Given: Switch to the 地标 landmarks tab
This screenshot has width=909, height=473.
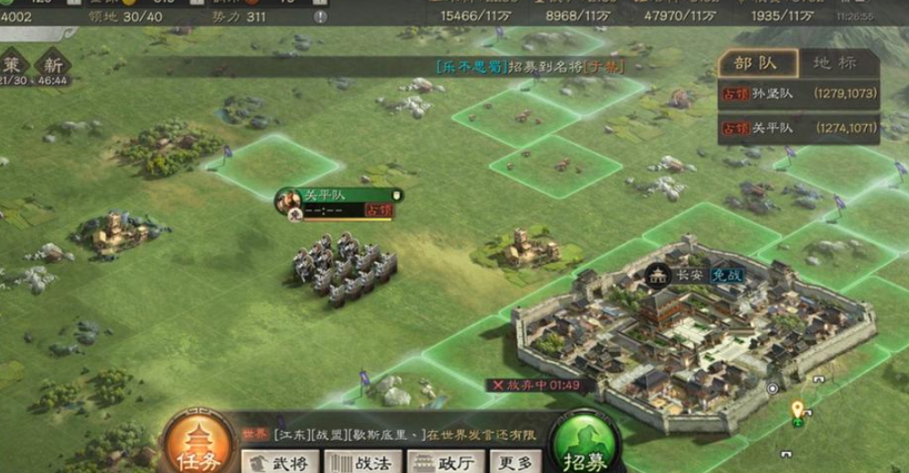Looking at the screenshot, I should tap(834, 62).
